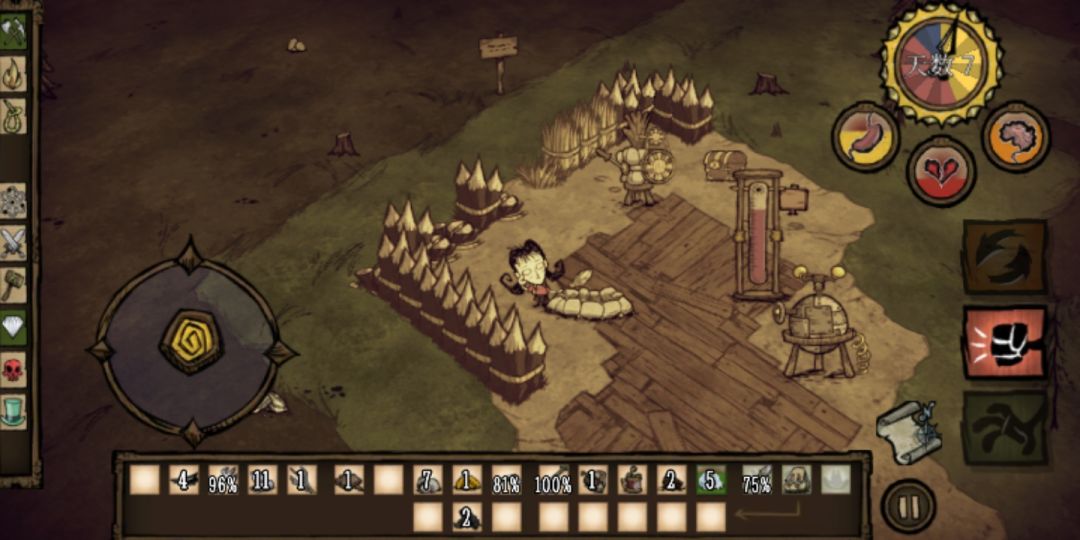Pause the game
This screenshot has width=1080, height=540.
(x=908, y=507)
